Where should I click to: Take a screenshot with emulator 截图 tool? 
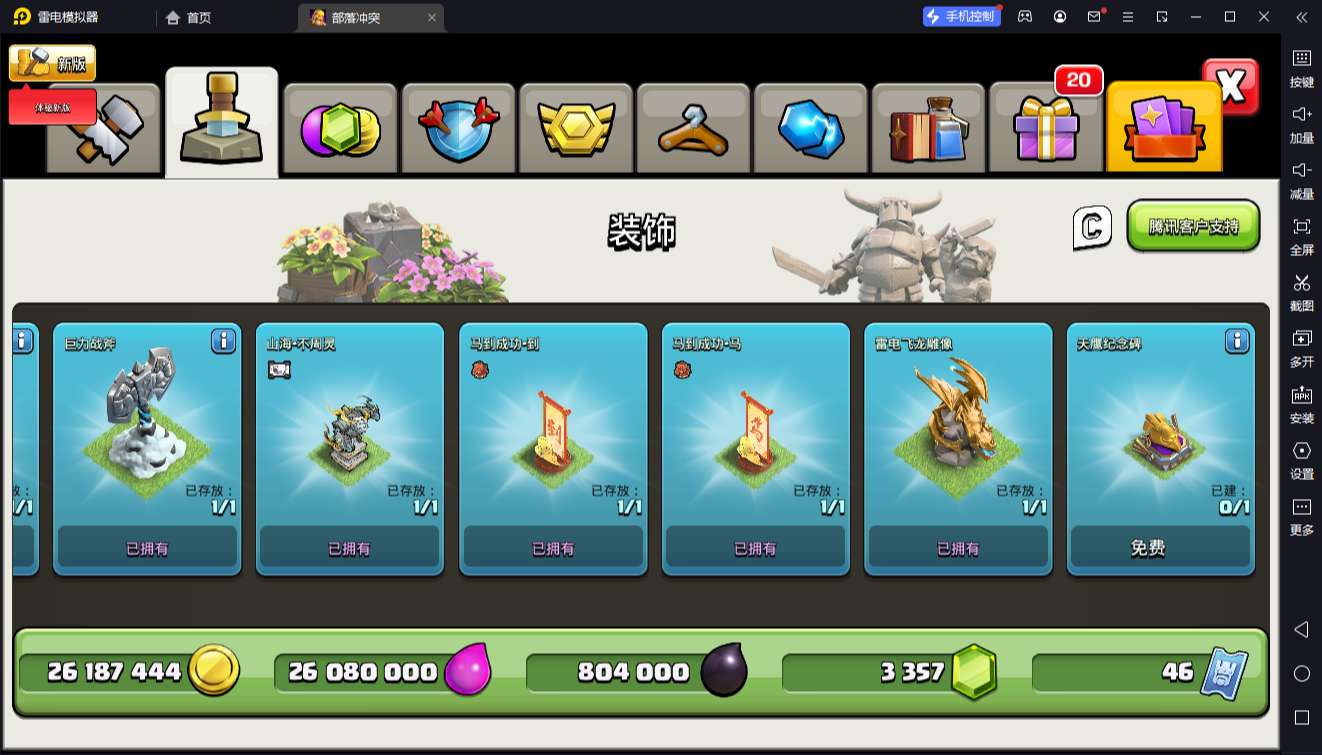click(x=1301, y=291)
